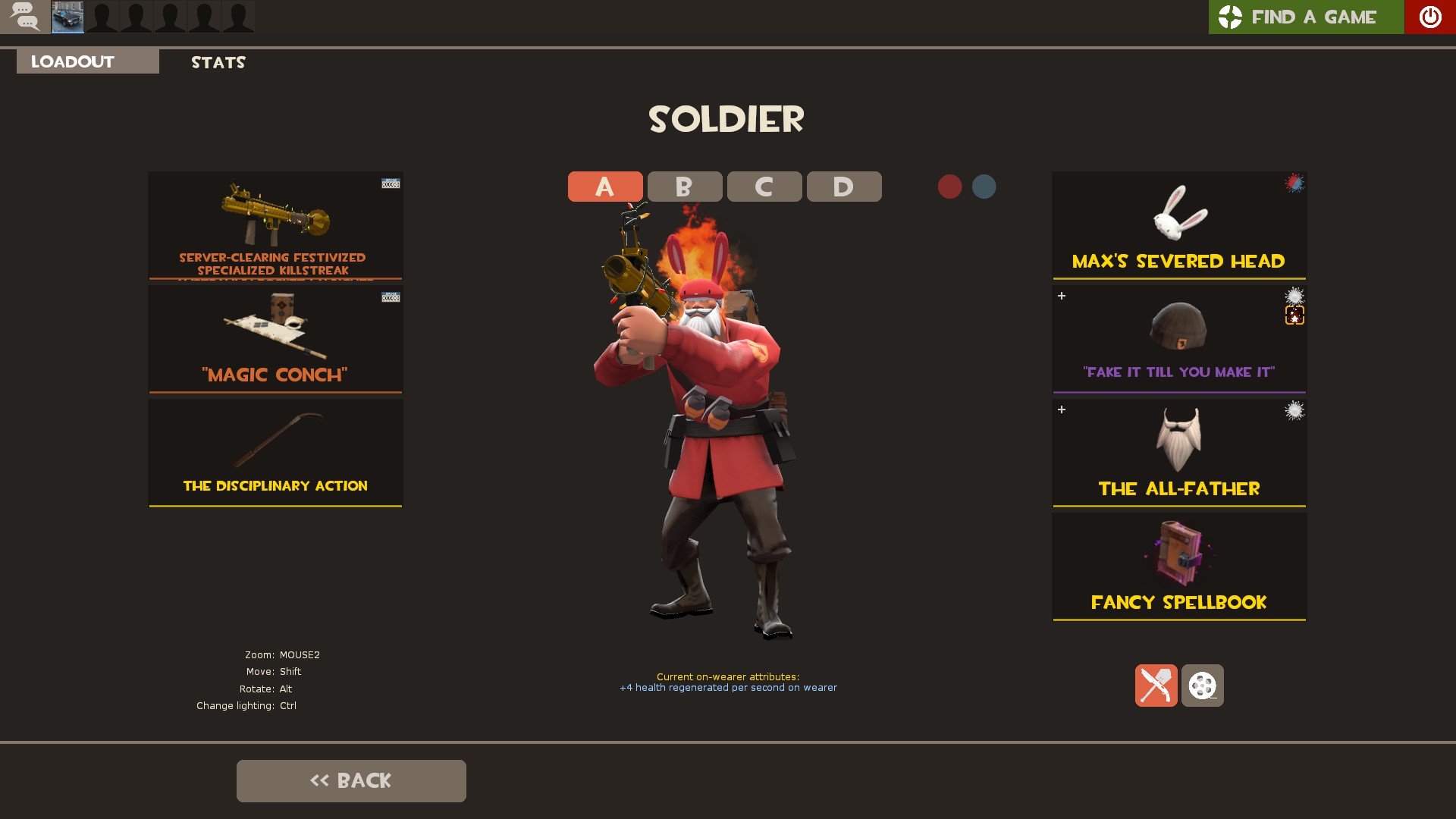The height and width of the screenshot is (819, 1456).
Task: Change the Magic Conch secondary slot
Action: click(x=275, y=339)
